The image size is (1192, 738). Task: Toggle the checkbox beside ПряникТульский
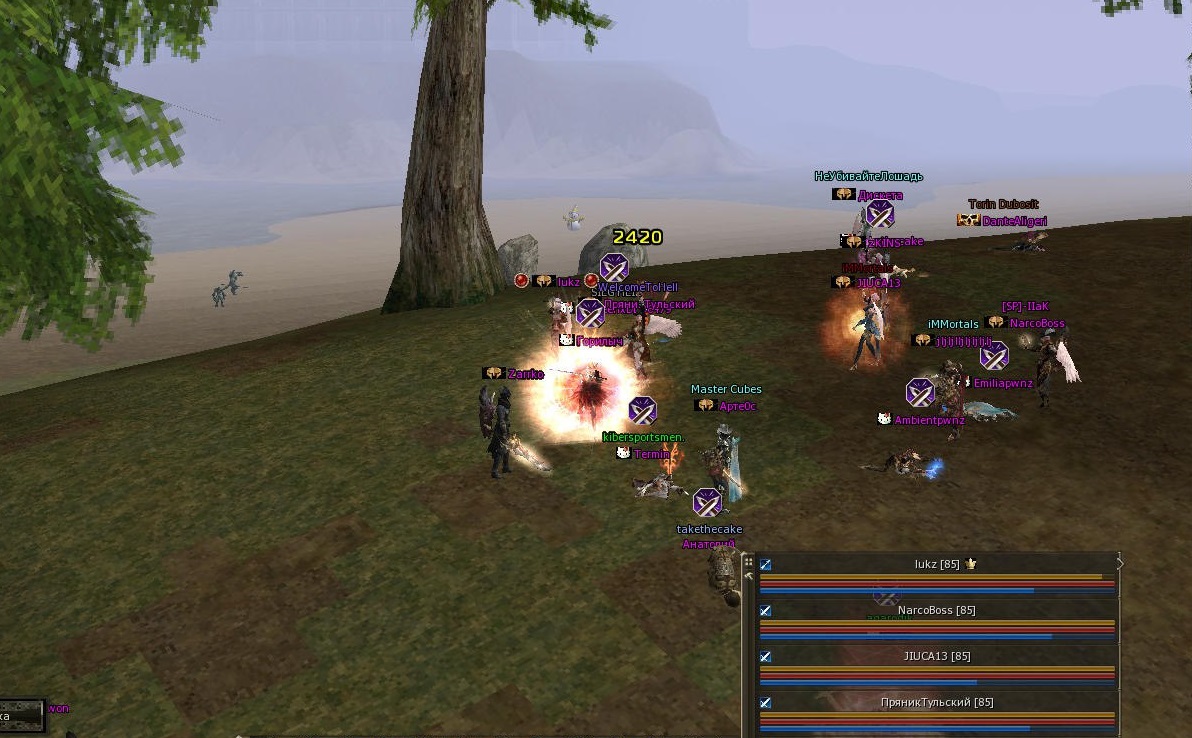(766, 703)
